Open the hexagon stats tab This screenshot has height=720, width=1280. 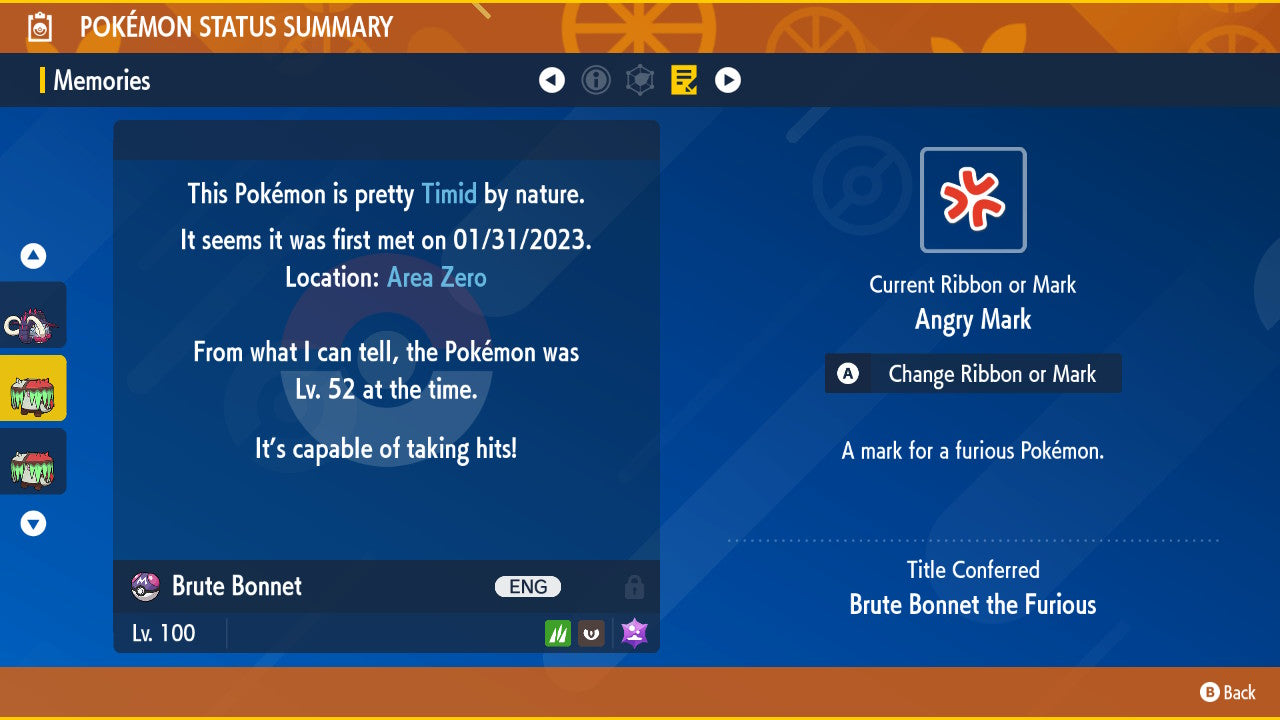pyautogui.click(x=640, y=80)
